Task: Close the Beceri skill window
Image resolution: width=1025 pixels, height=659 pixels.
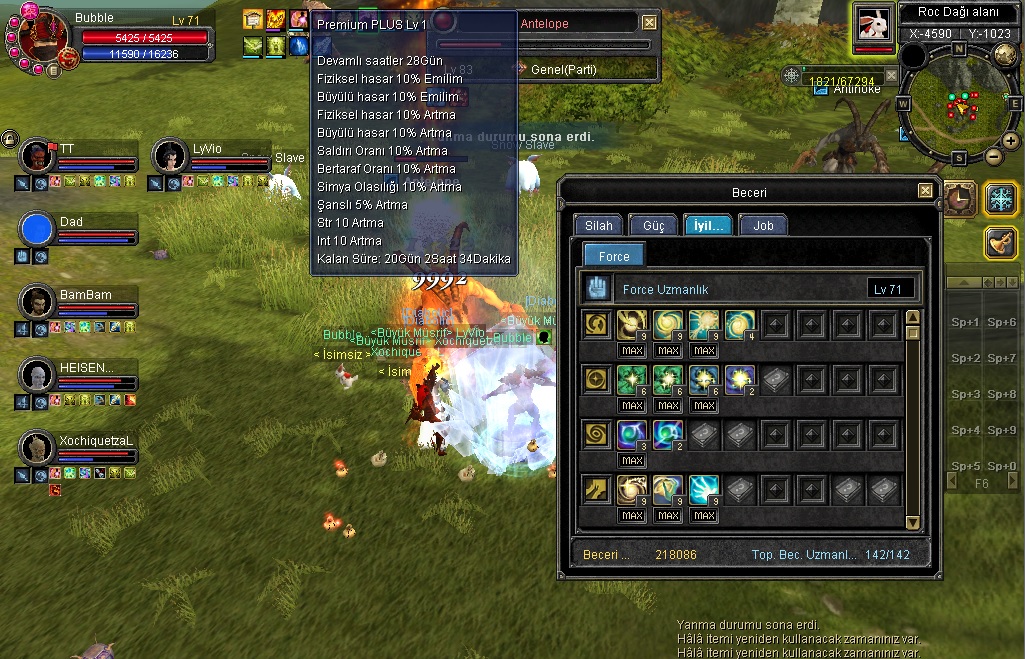Action: (925, 191)
